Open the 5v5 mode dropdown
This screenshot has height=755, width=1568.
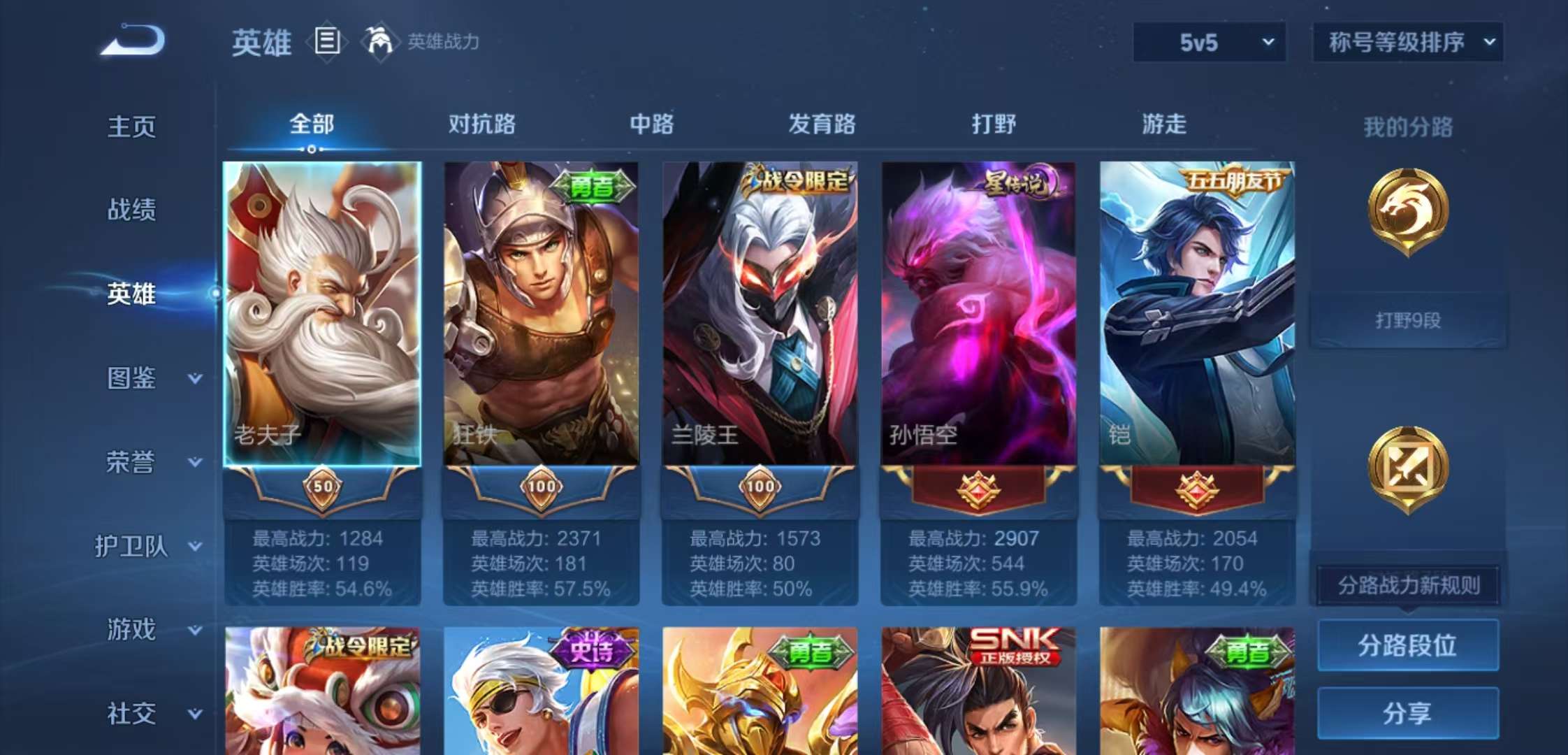(1209, 42)
